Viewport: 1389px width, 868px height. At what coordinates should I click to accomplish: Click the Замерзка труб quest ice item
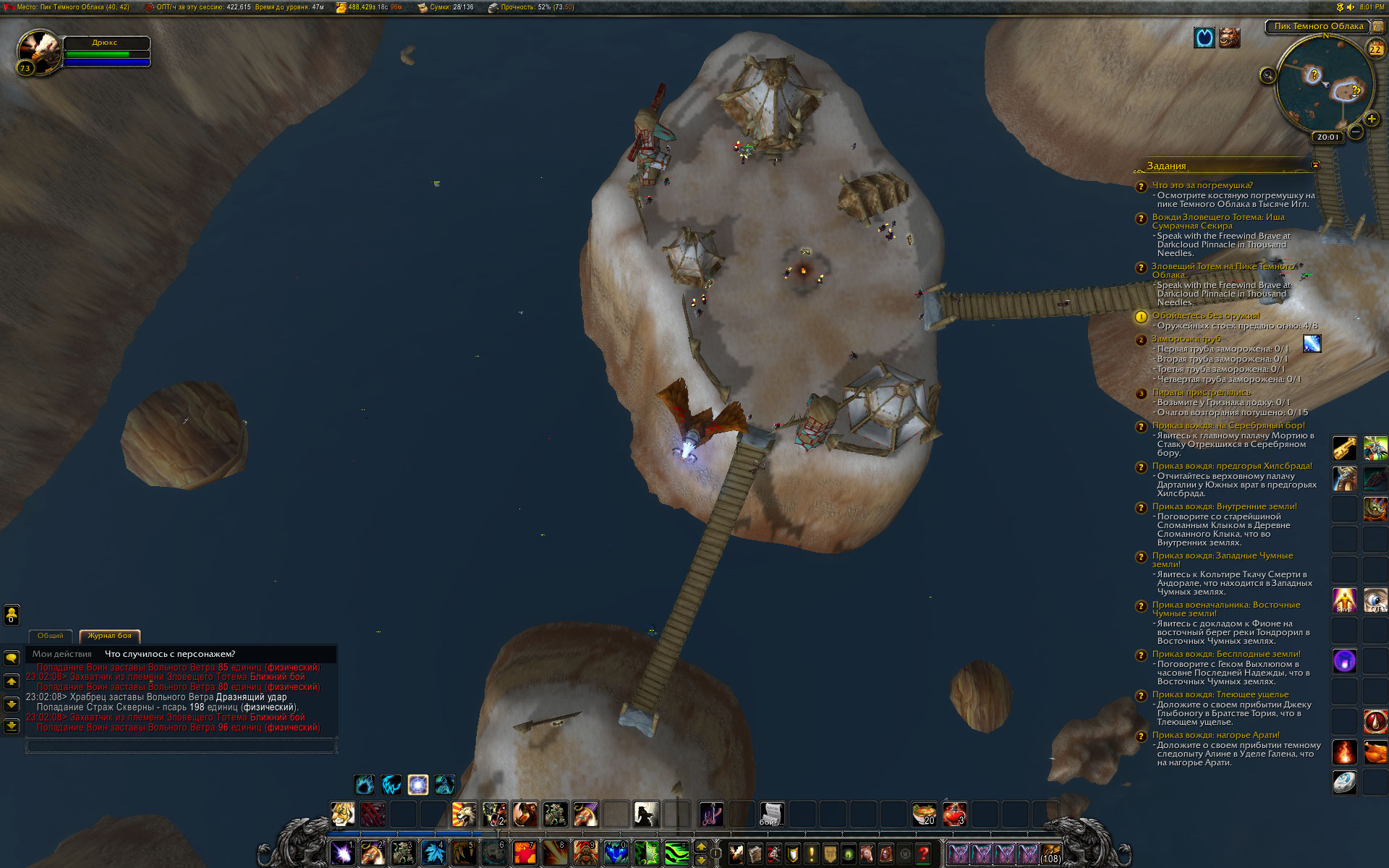[1312, 344]
